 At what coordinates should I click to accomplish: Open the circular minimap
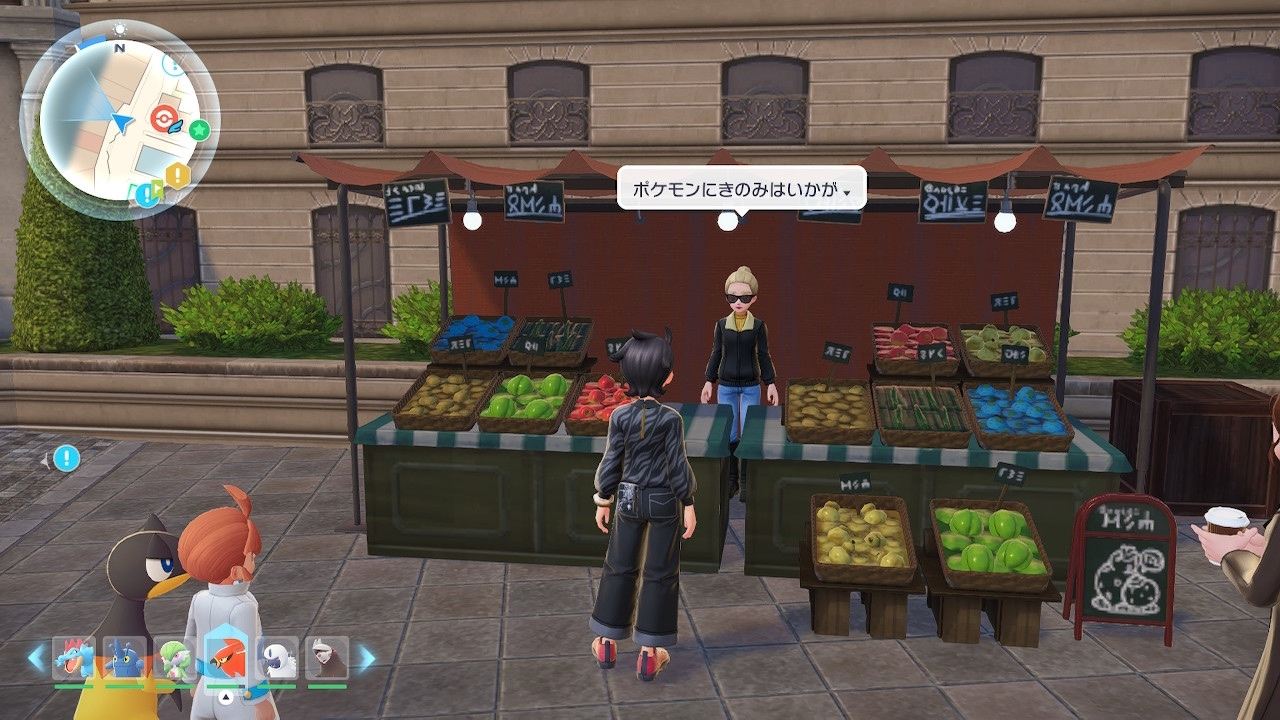pos(119,120)
